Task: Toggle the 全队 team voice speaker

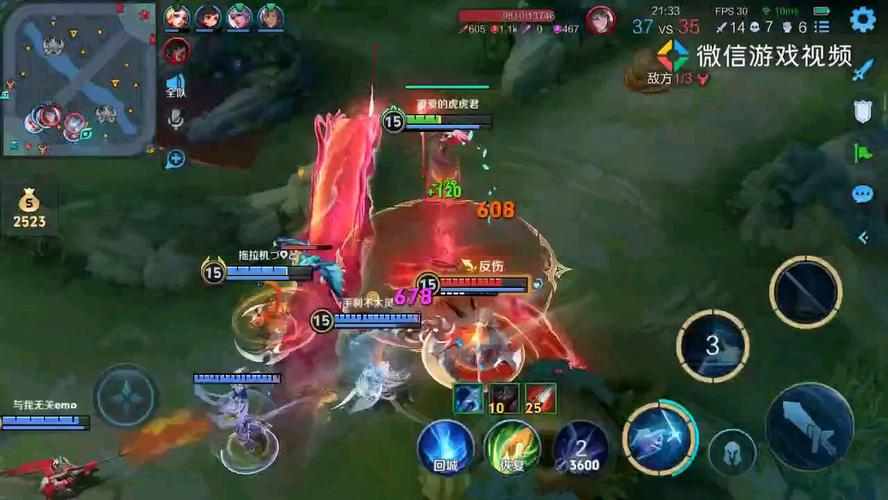Action: coord(176,86)
